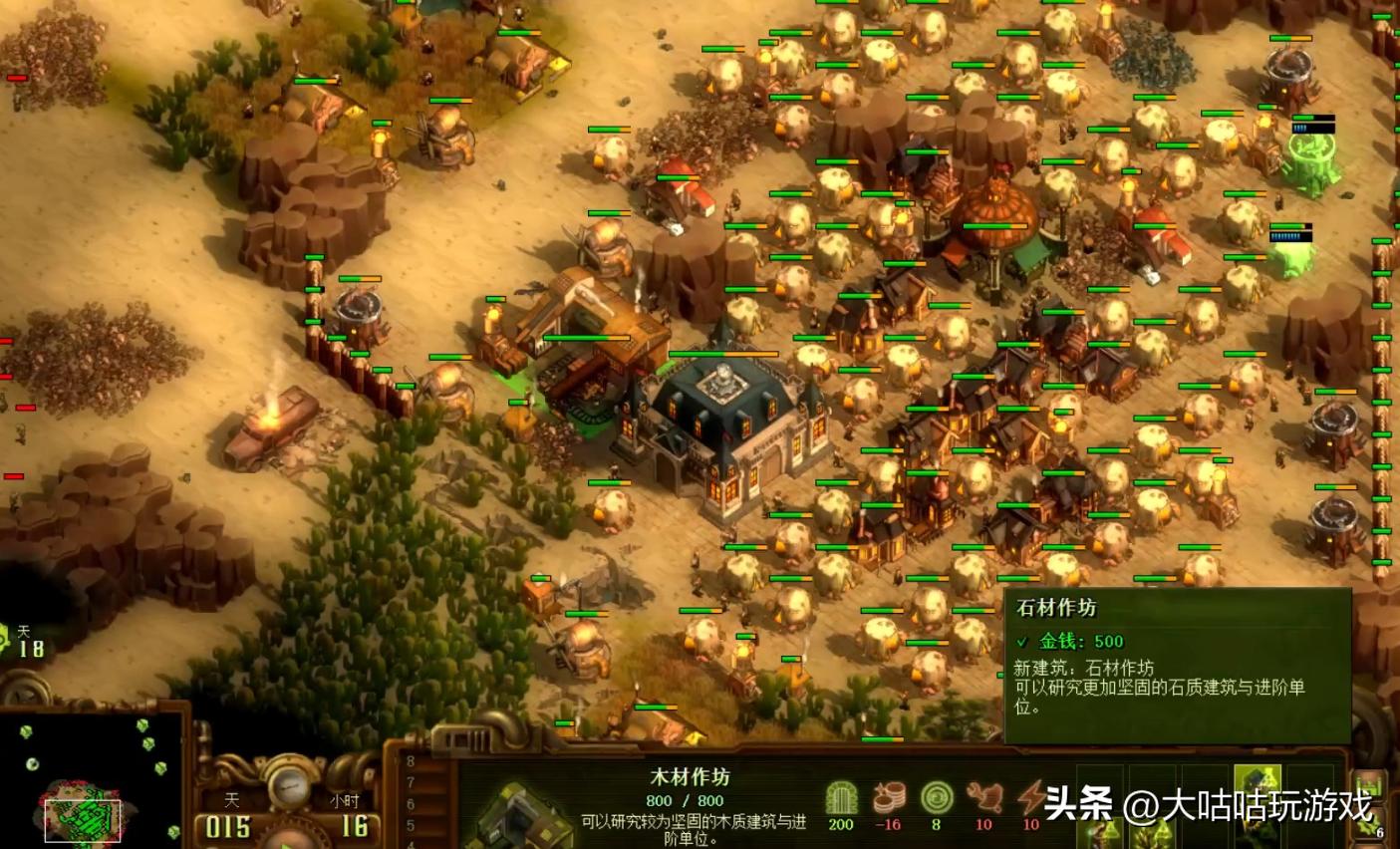Click the pressure gauge above the day counter

click(x=287, y=785)
